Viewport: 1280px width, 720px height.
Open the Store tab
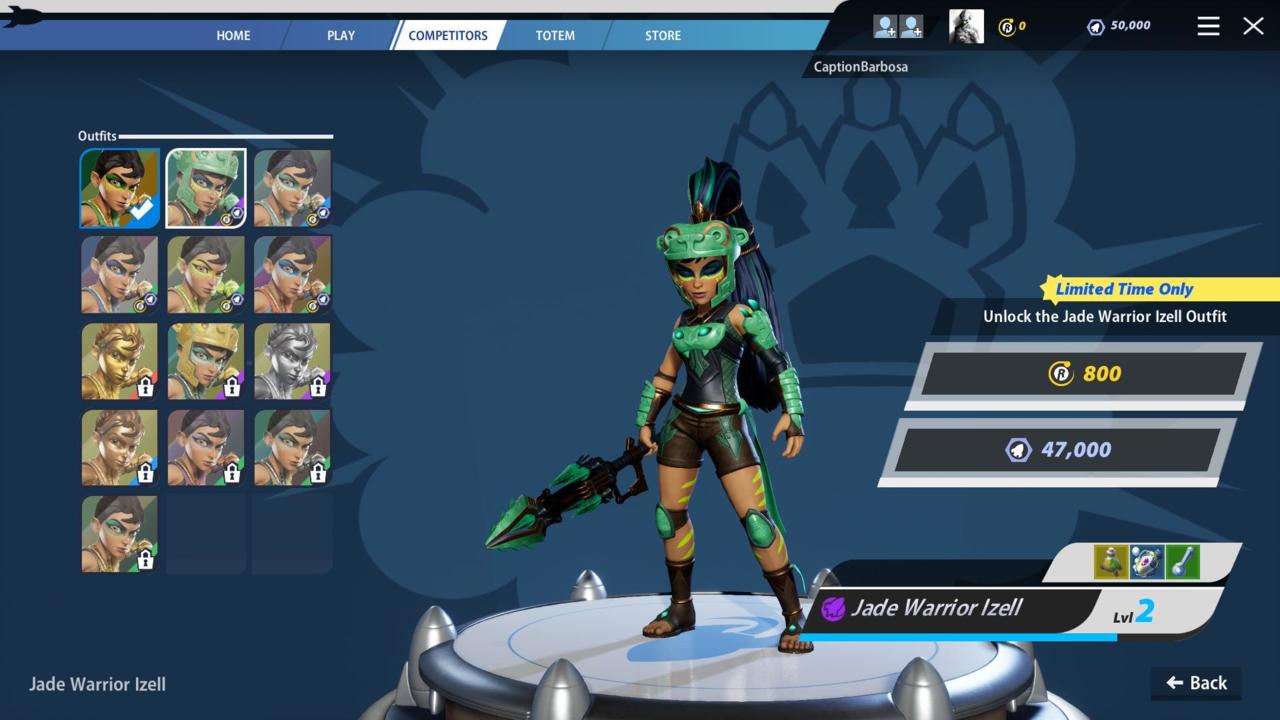coord(663,35)
